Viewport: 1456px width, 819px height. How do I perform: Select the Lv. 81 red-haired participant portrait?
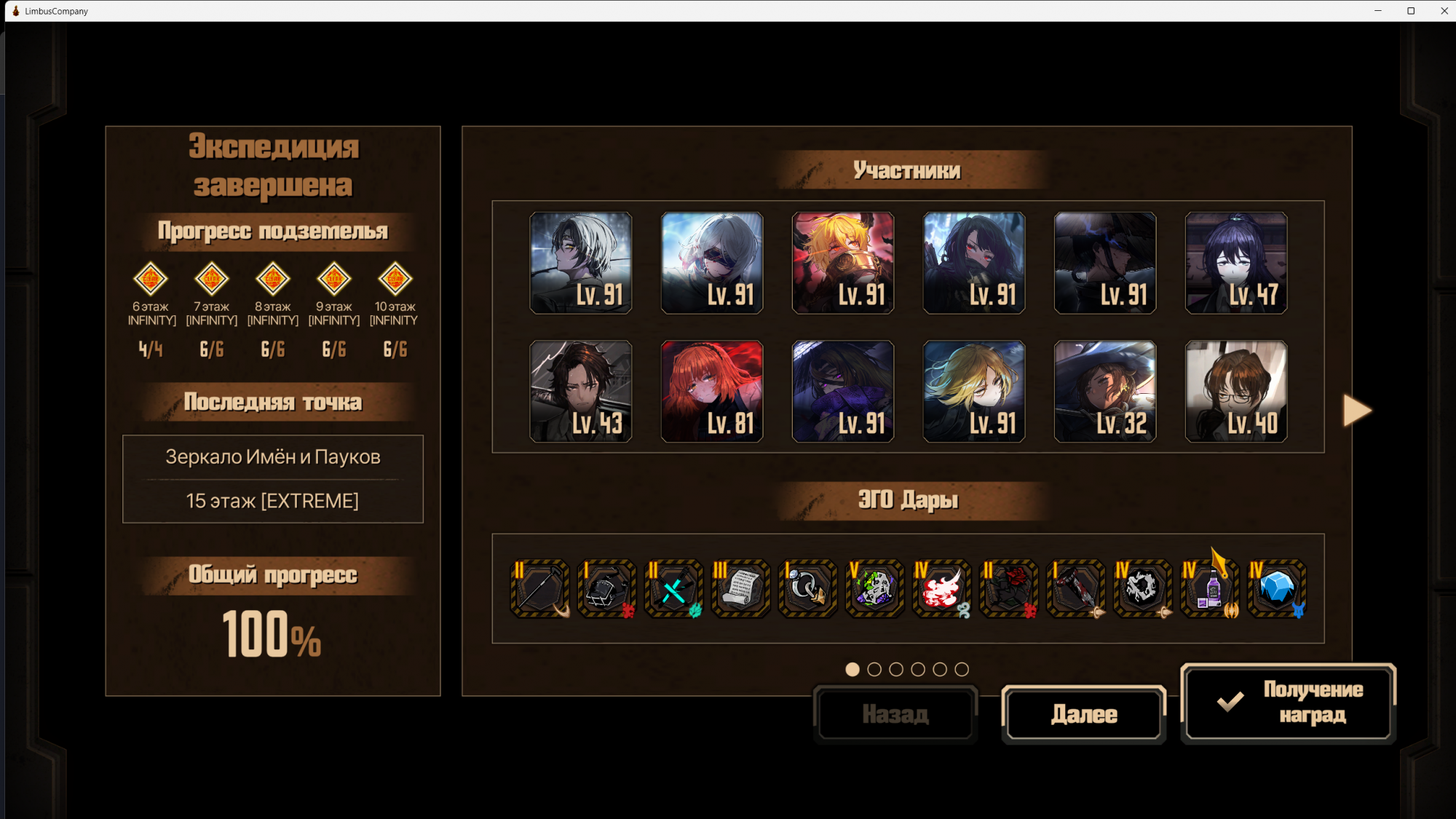(711, 392)
